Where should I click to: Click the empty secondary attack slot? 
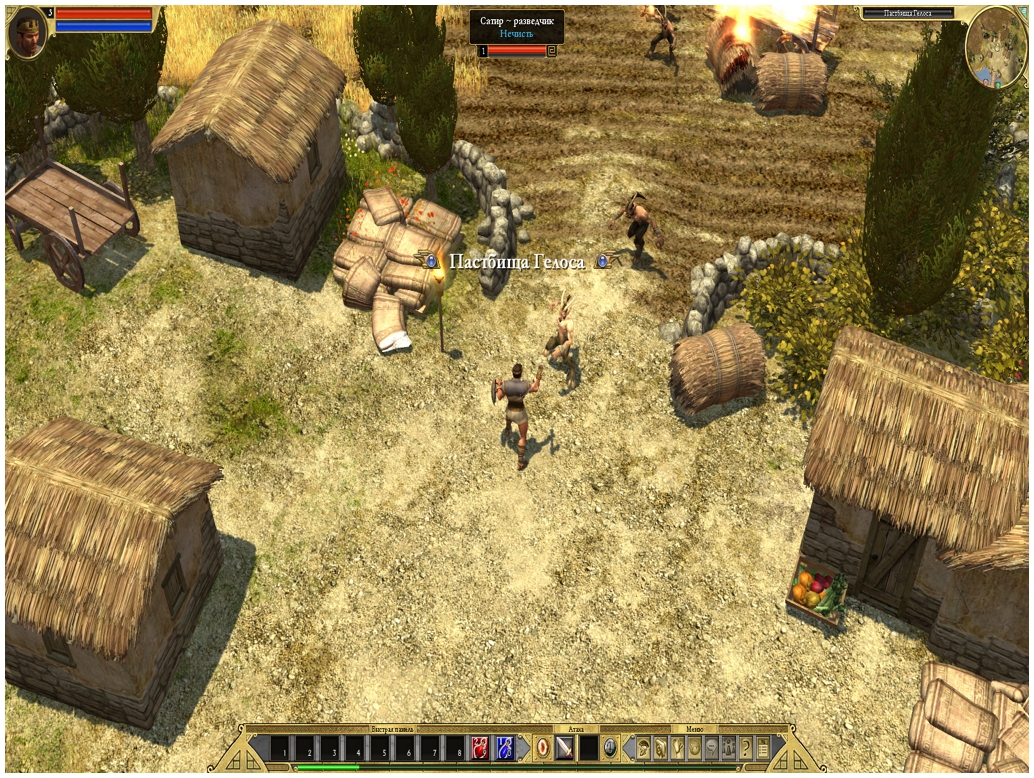pos(588,748)
